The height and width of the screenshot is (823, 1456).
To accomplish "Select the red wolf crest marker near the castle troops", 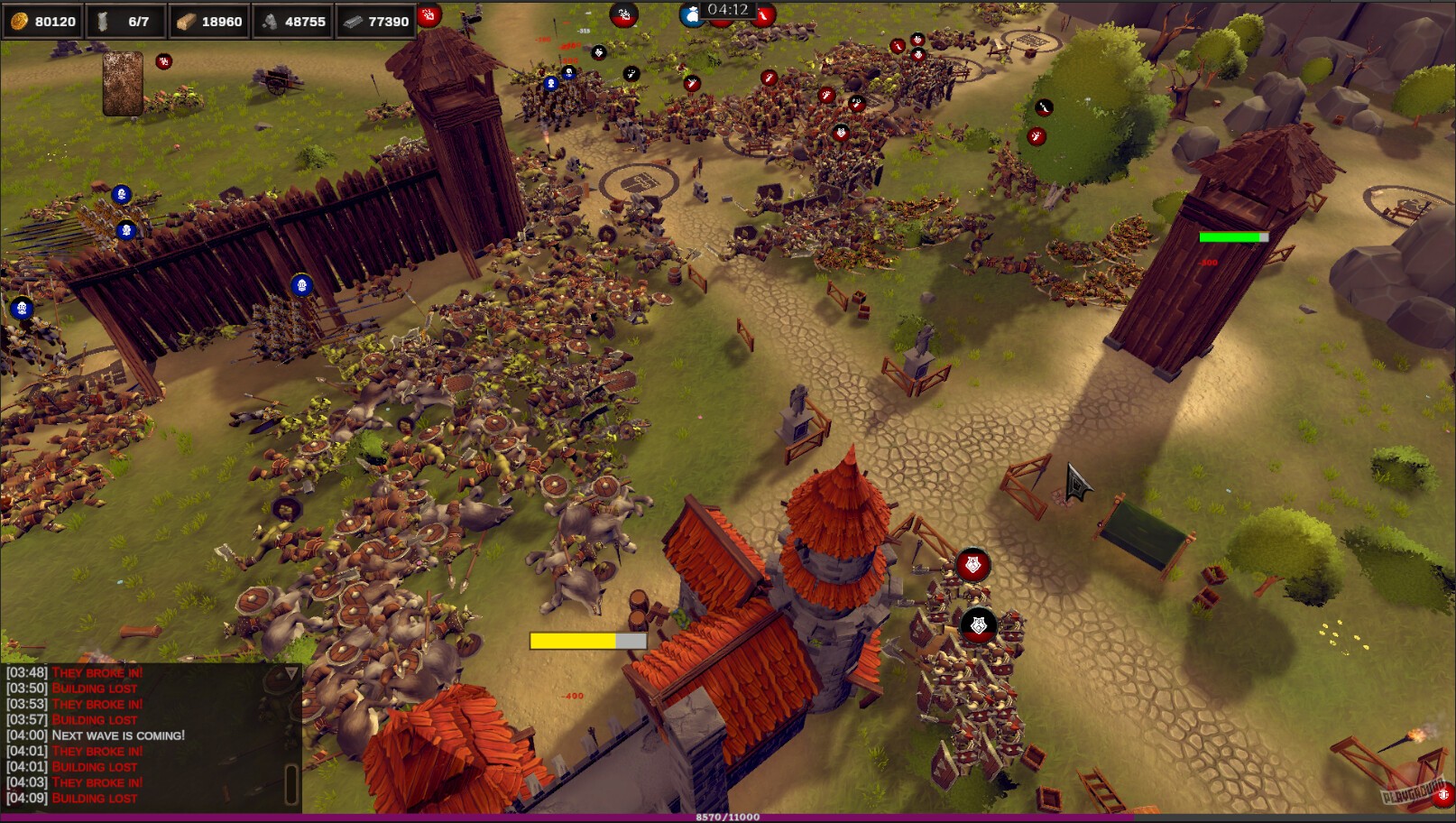I will click(x=972, y=564).
